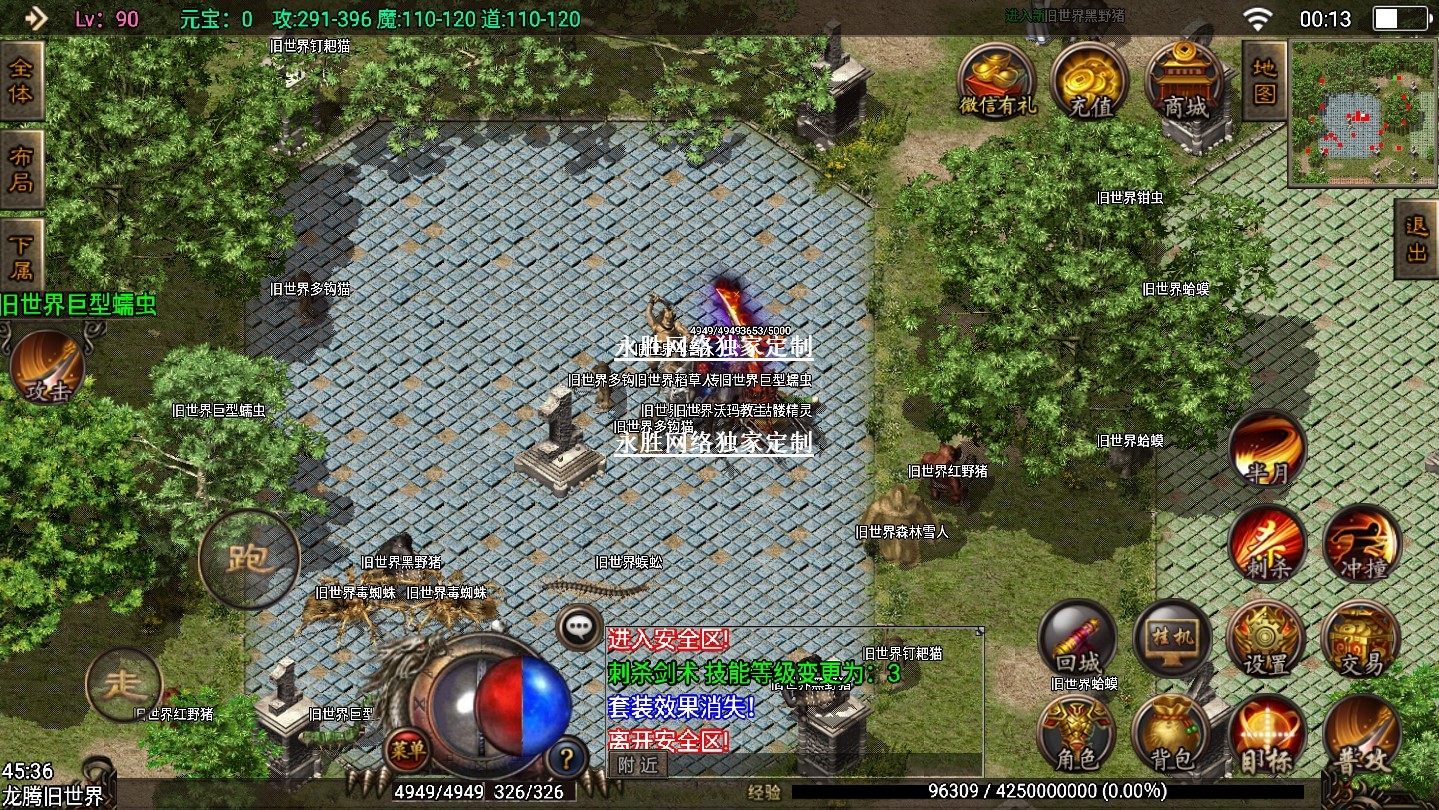Switch to the 附近 nearby chat tab
1439x810 pixels.
tap(637, 764)
